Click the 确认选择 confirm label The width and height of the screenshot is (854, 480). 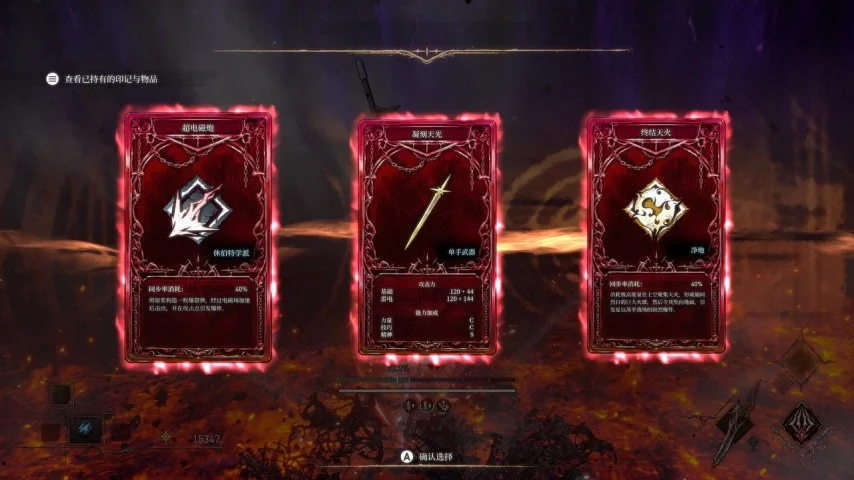pos(434,456)
